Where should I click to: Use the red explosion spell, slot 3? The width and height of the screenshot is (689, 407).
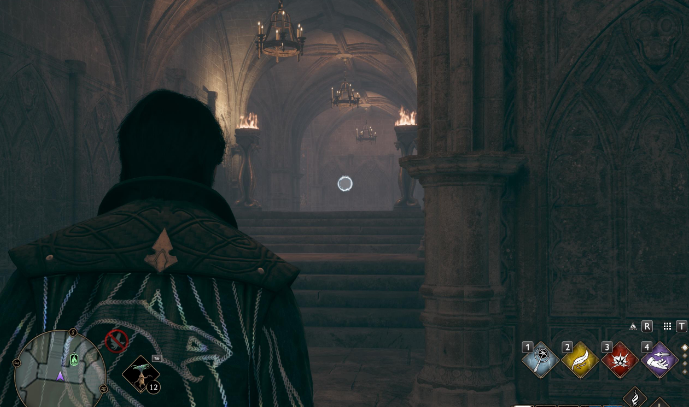coord(619,358)
